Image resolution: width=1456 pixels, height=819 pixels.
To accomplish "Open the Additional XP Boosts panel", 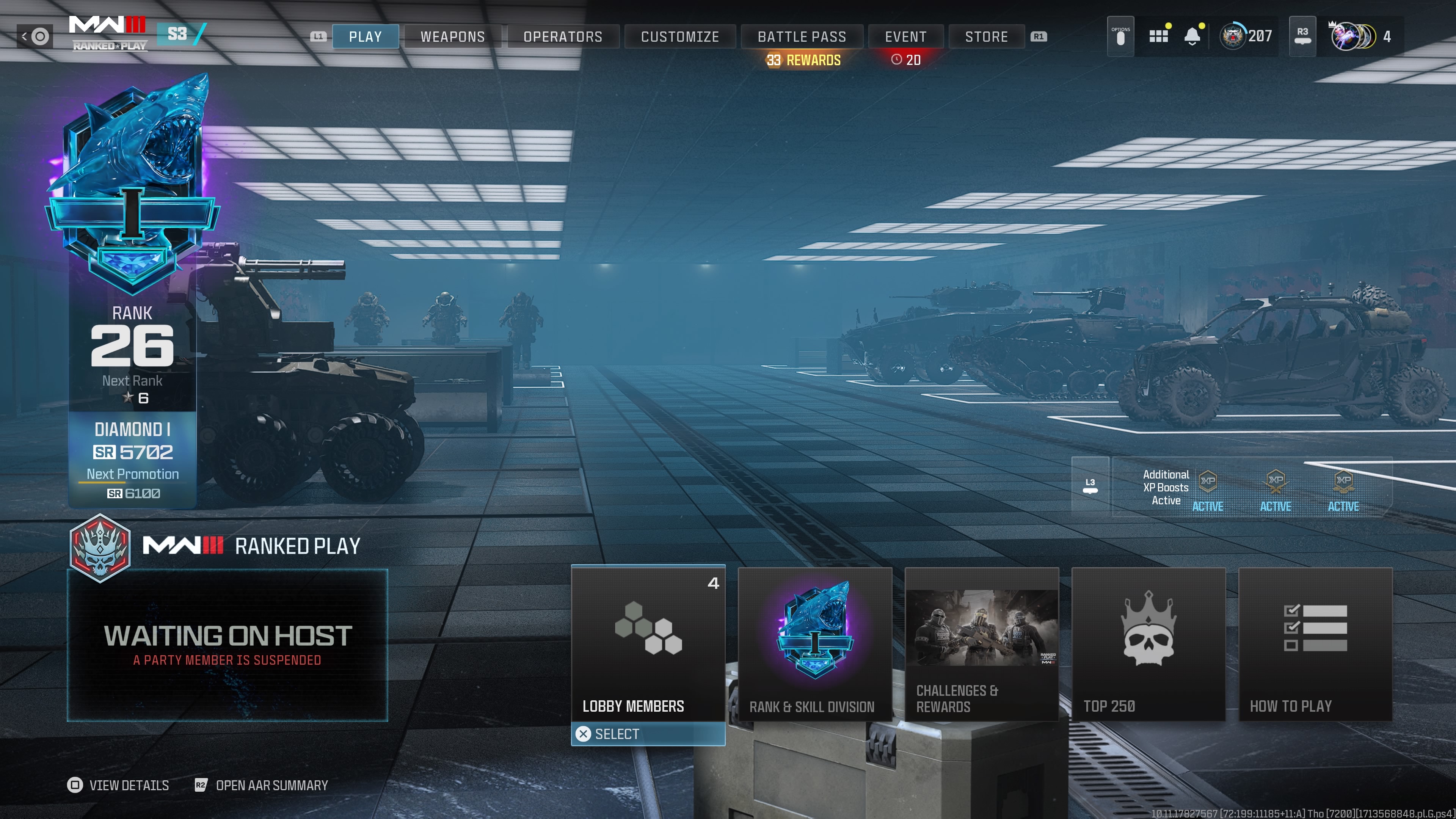I will 1251,487.
